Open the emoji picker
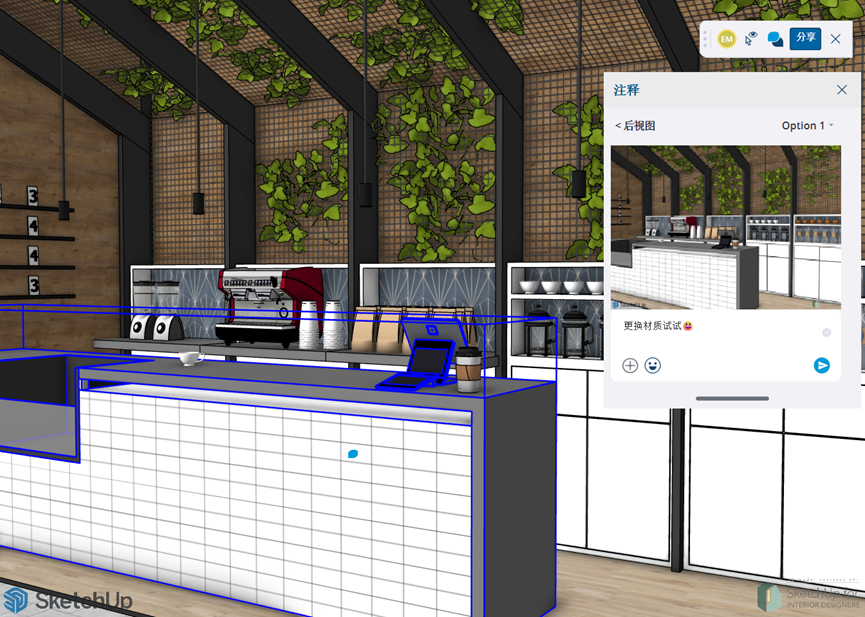Viewport: 865px width, 617px height. coord(653,366)
